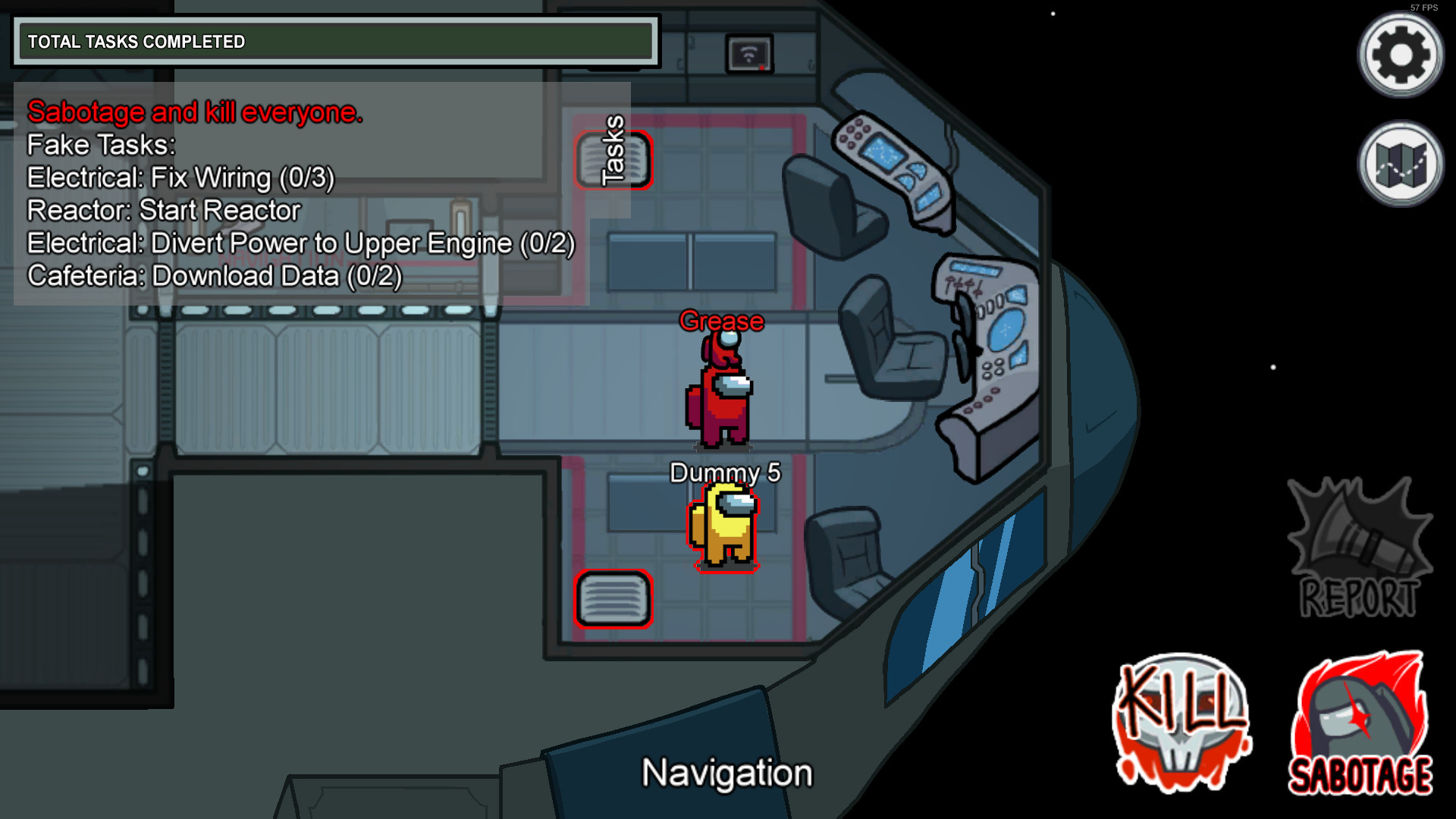Activate the Kill button

(1181, 723)
